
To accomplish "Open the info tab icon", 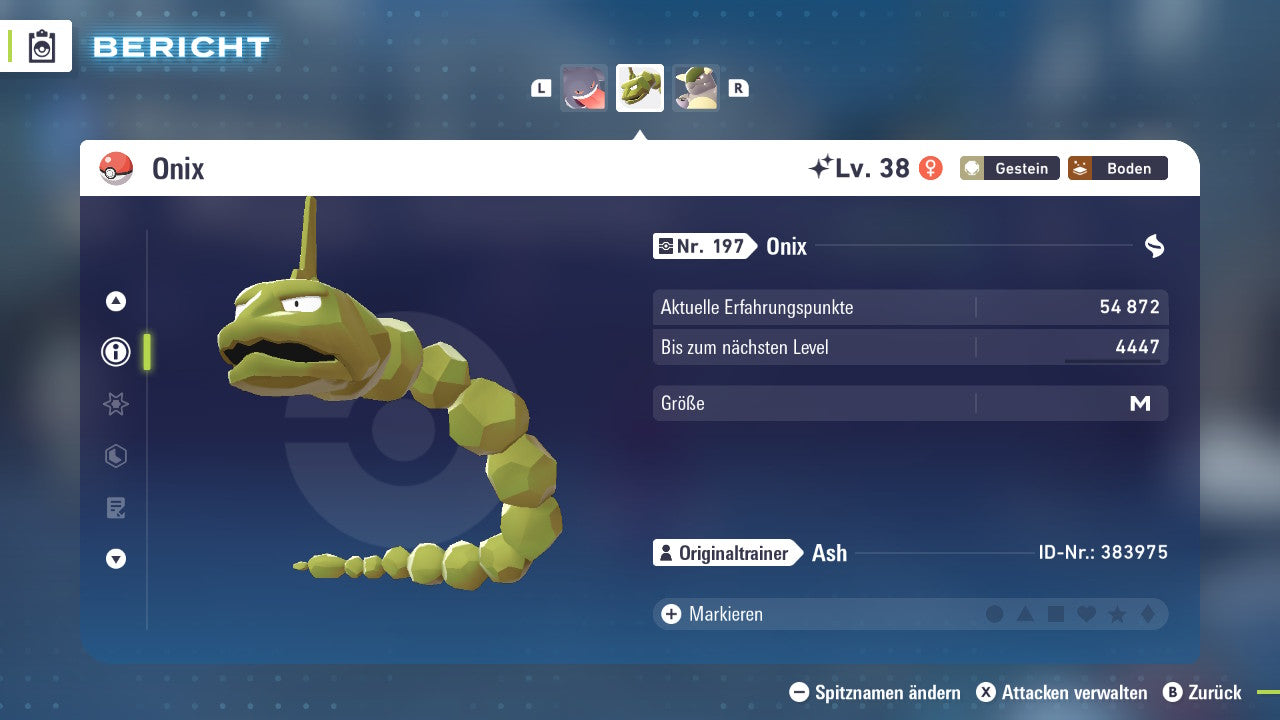I will 116,352.
